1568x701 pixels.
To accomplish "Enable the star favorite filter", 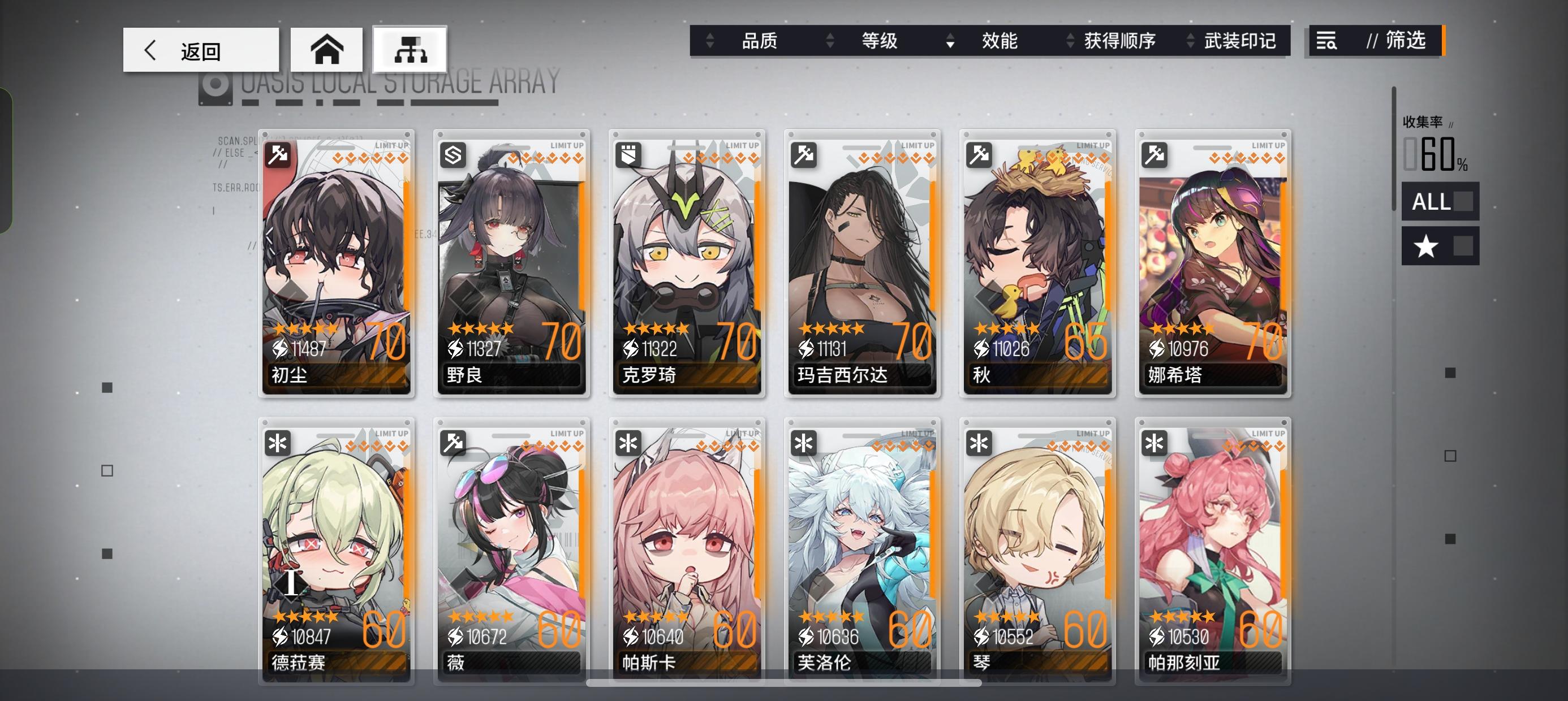I will coord(1439,247).
